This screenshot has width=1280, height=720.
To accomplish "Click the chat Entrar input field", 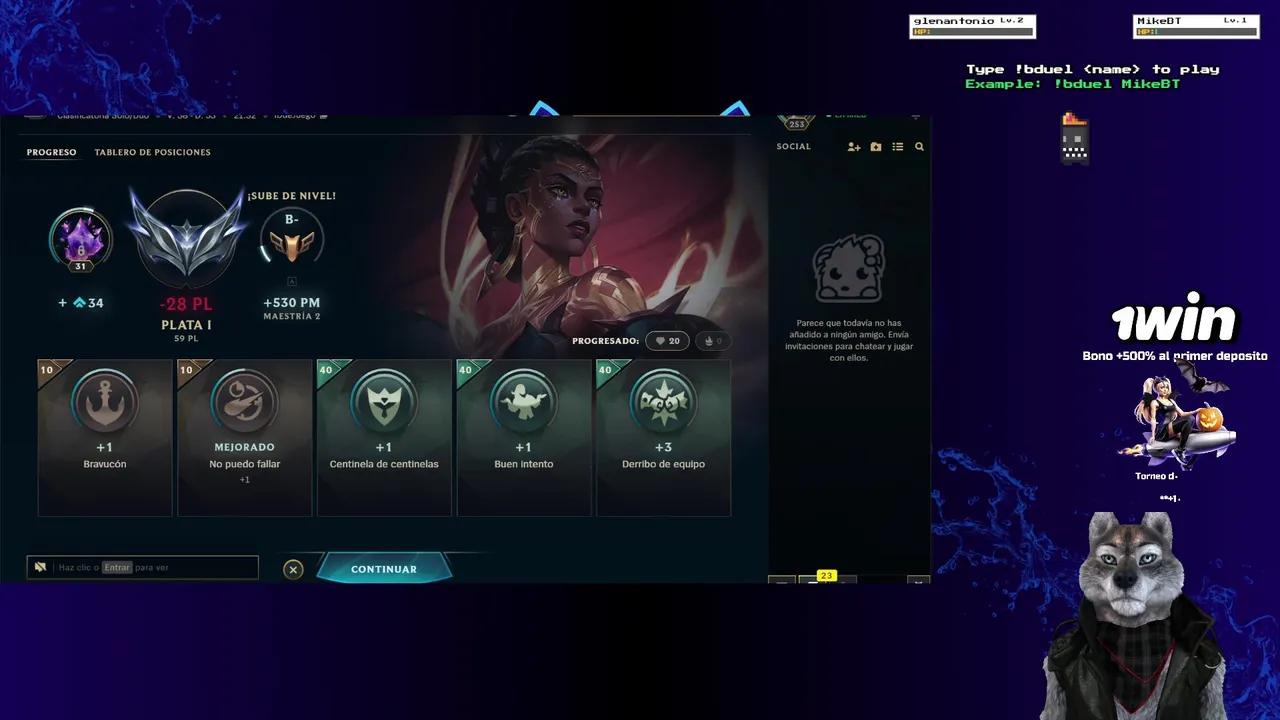I will coord(150,566).
